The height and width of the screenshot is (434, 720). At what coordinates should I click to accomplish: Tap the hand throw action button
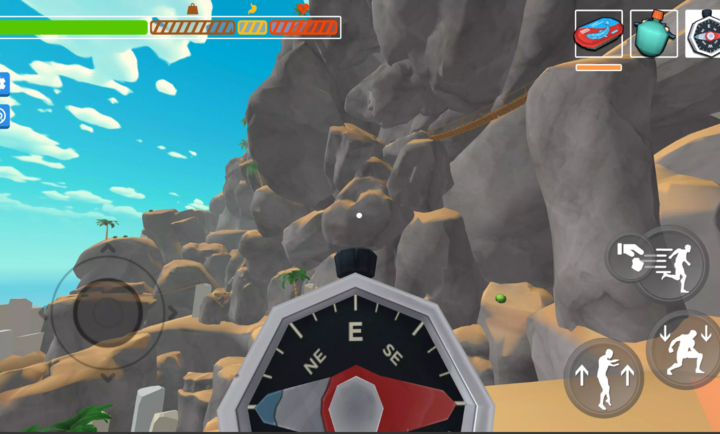coord(628,256)
